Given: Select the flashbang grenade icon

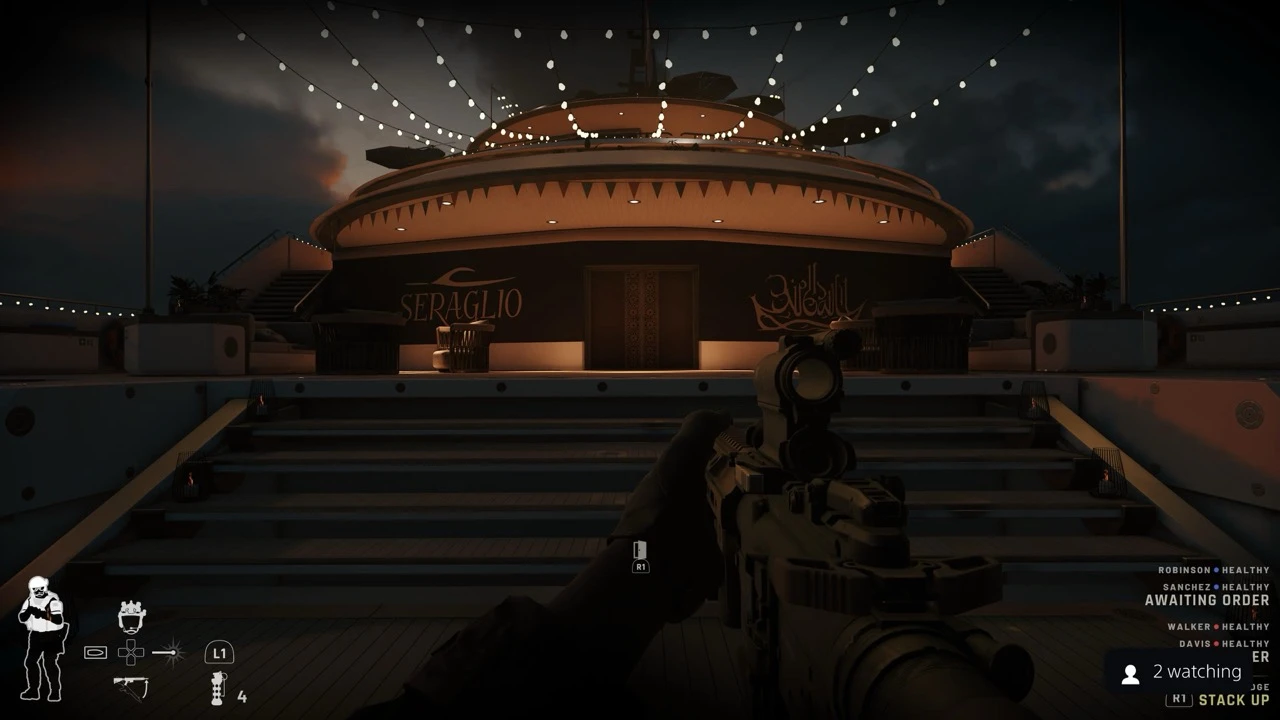Looking at the screenshot, I should 218,688.
